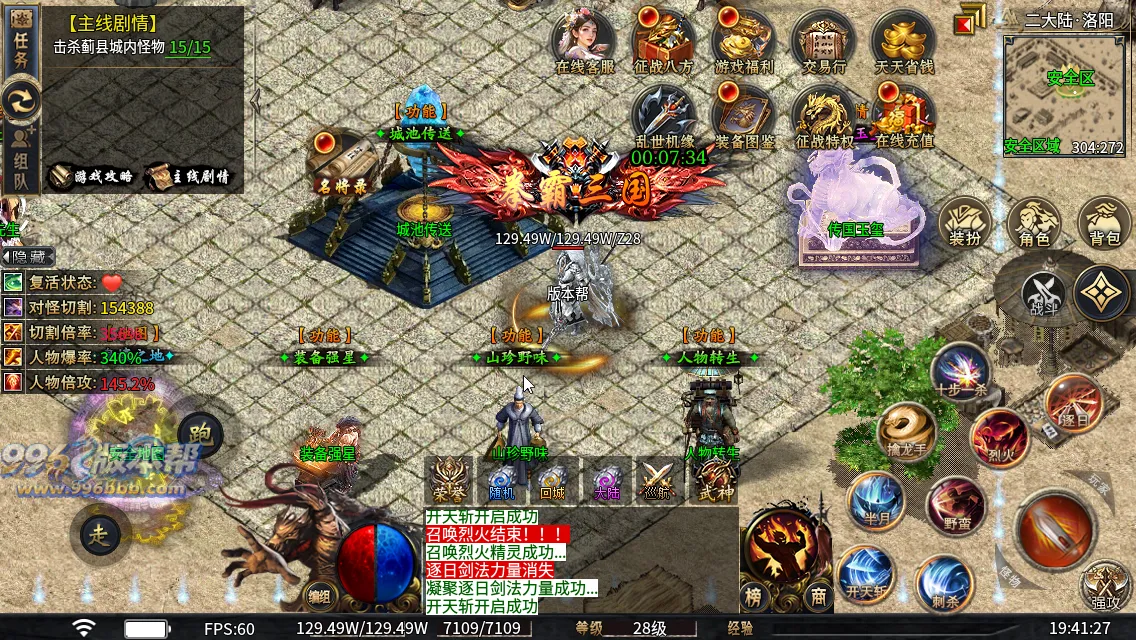Open the 背包 backpack
The width and height of the screenshot is (1136, 640).
1105,222
